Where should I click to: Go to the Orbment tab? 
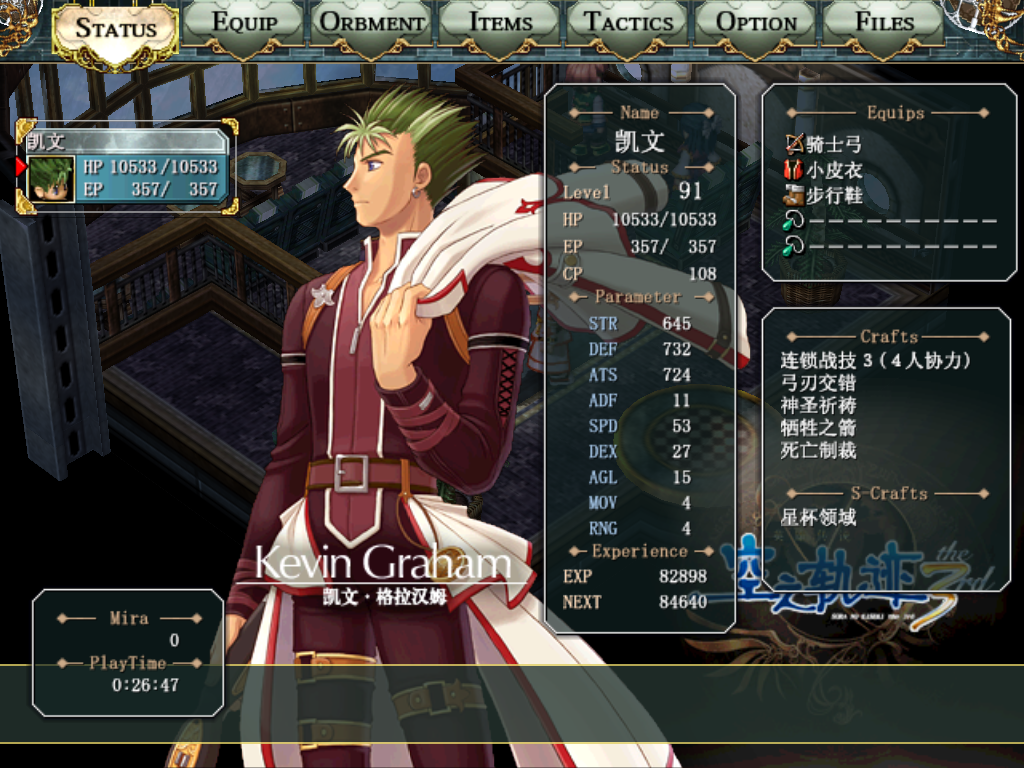pyautogui.click(x=372, y=22)
